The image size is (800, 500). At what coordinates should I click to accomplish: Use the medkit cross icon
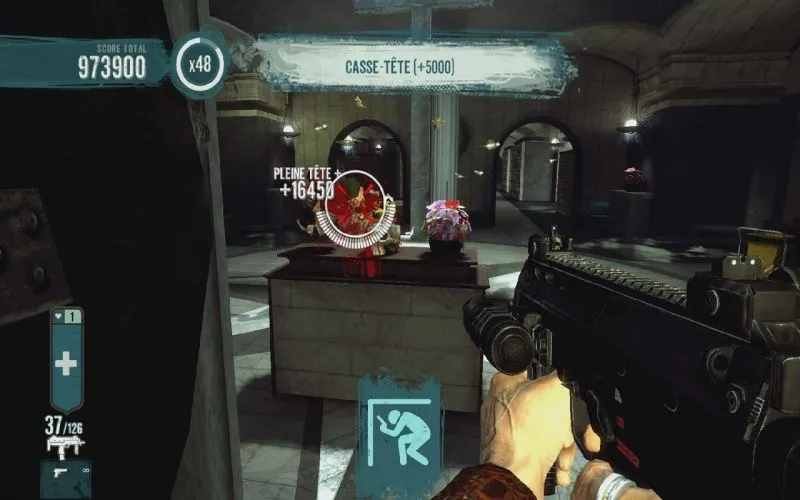66,363
